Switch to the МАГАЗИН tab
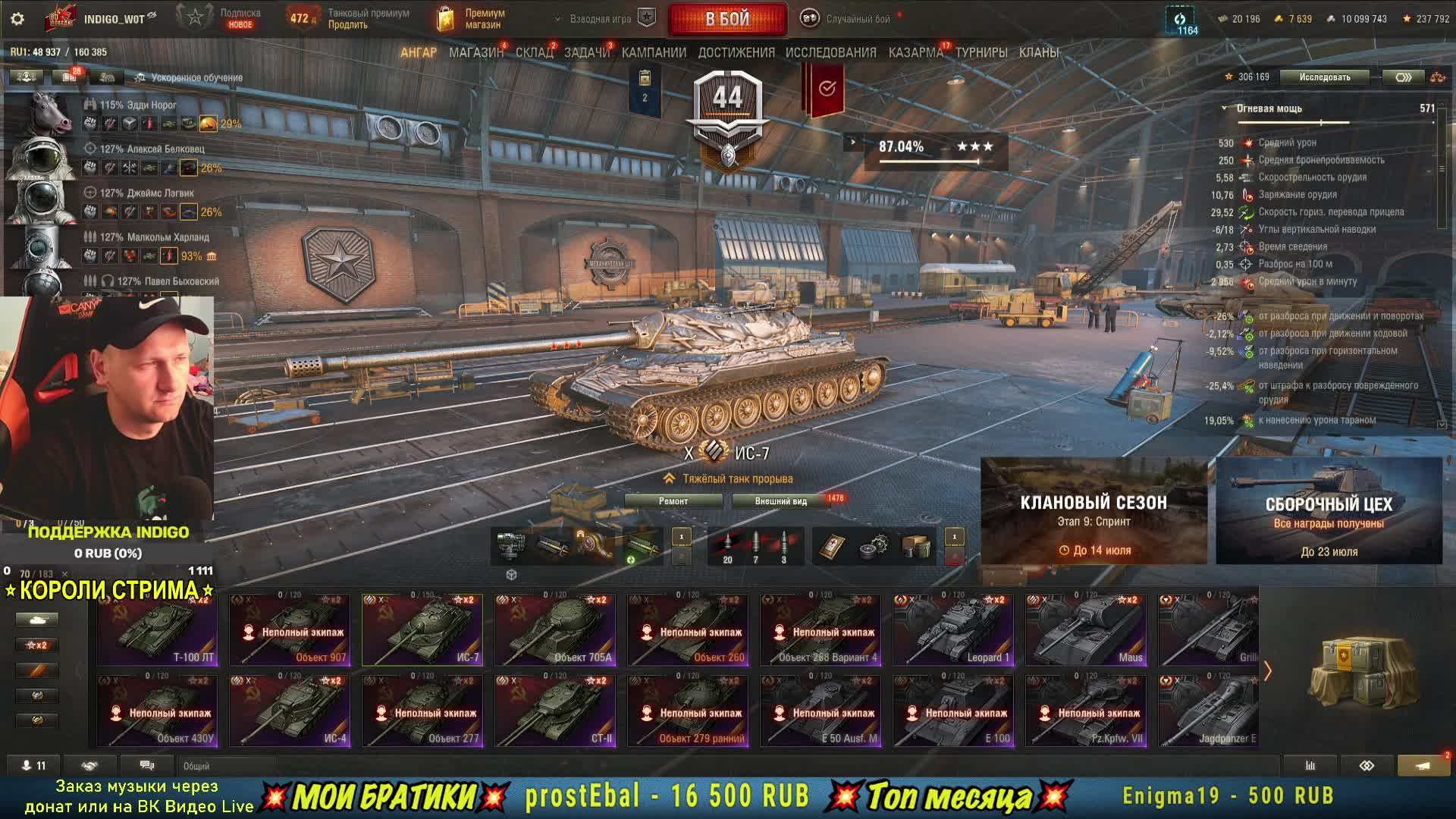The width and height of the screenshot is (1456, 819). point(475,53)
